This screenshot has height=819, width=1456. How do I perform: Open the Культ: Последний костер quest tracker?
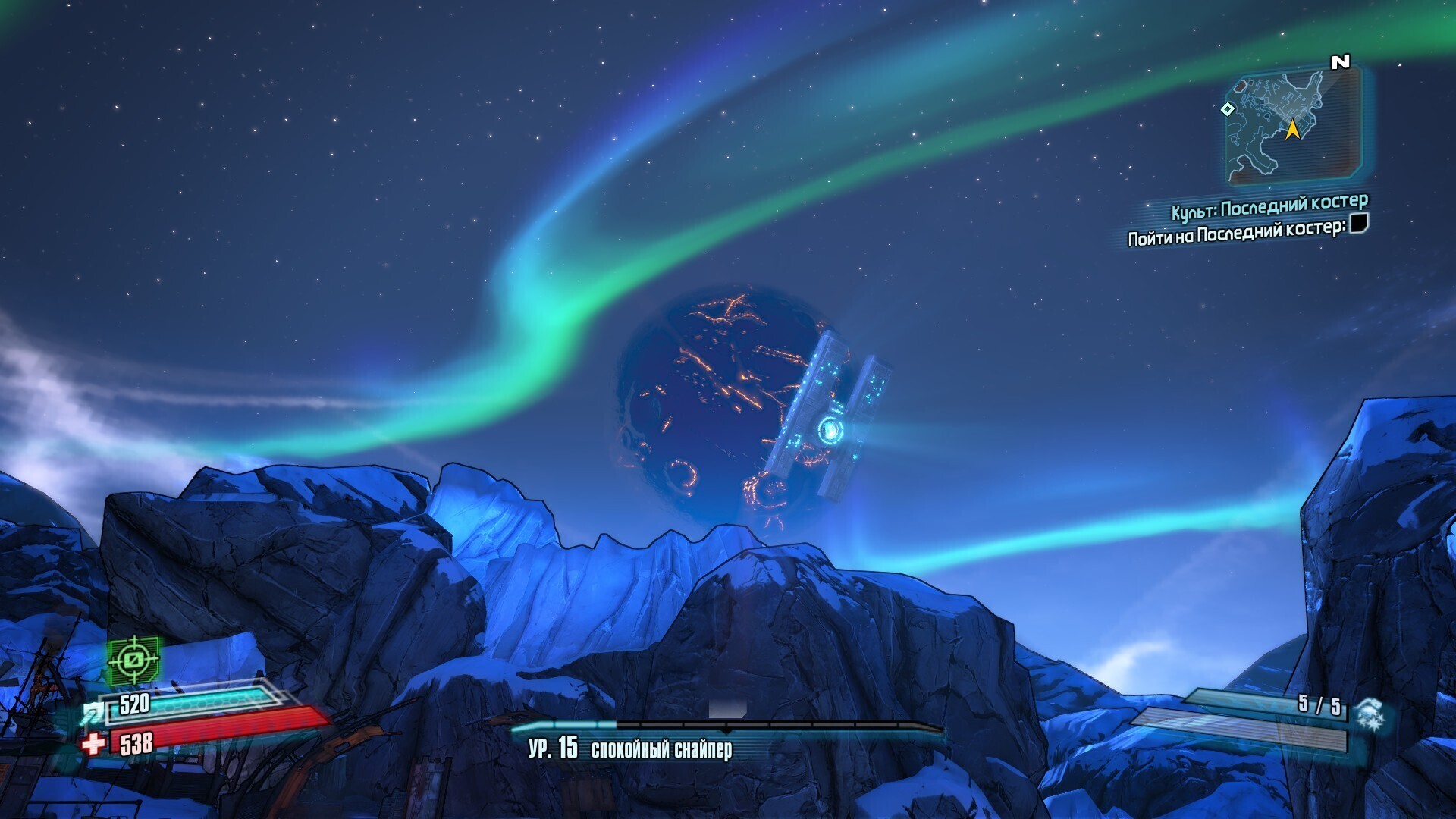1269,206
